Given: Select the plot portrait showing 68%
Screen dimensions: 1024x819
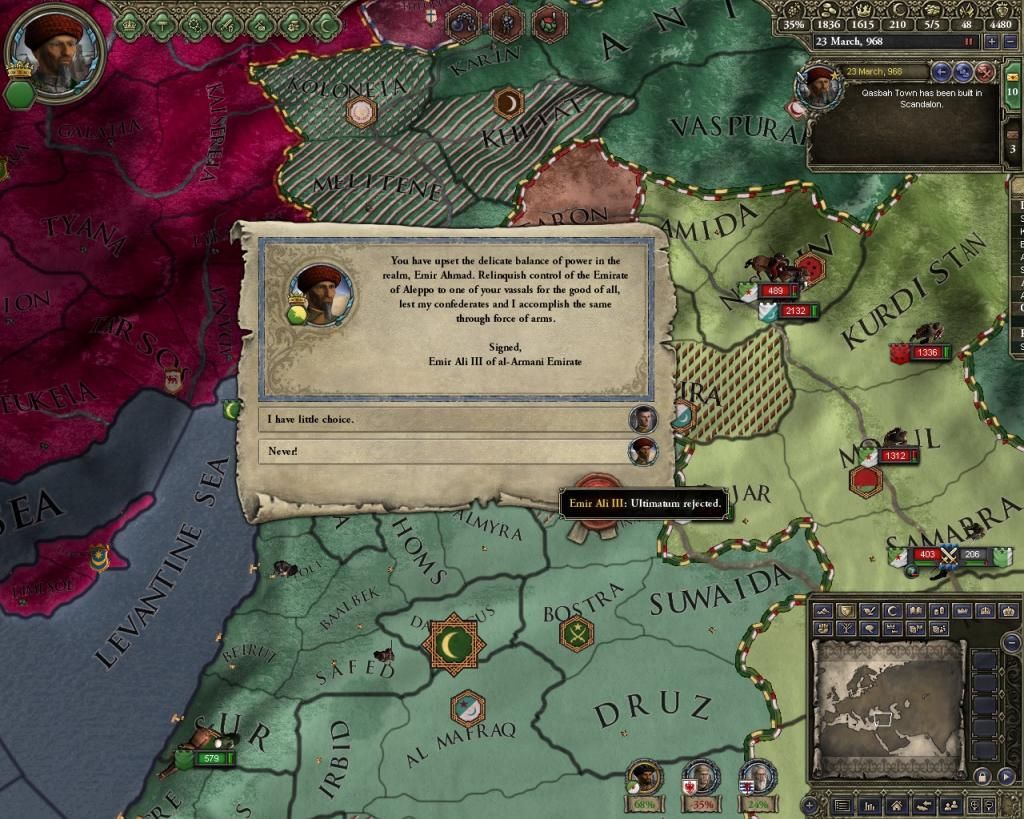Looking at the screenshot, I should pos(646,779).
